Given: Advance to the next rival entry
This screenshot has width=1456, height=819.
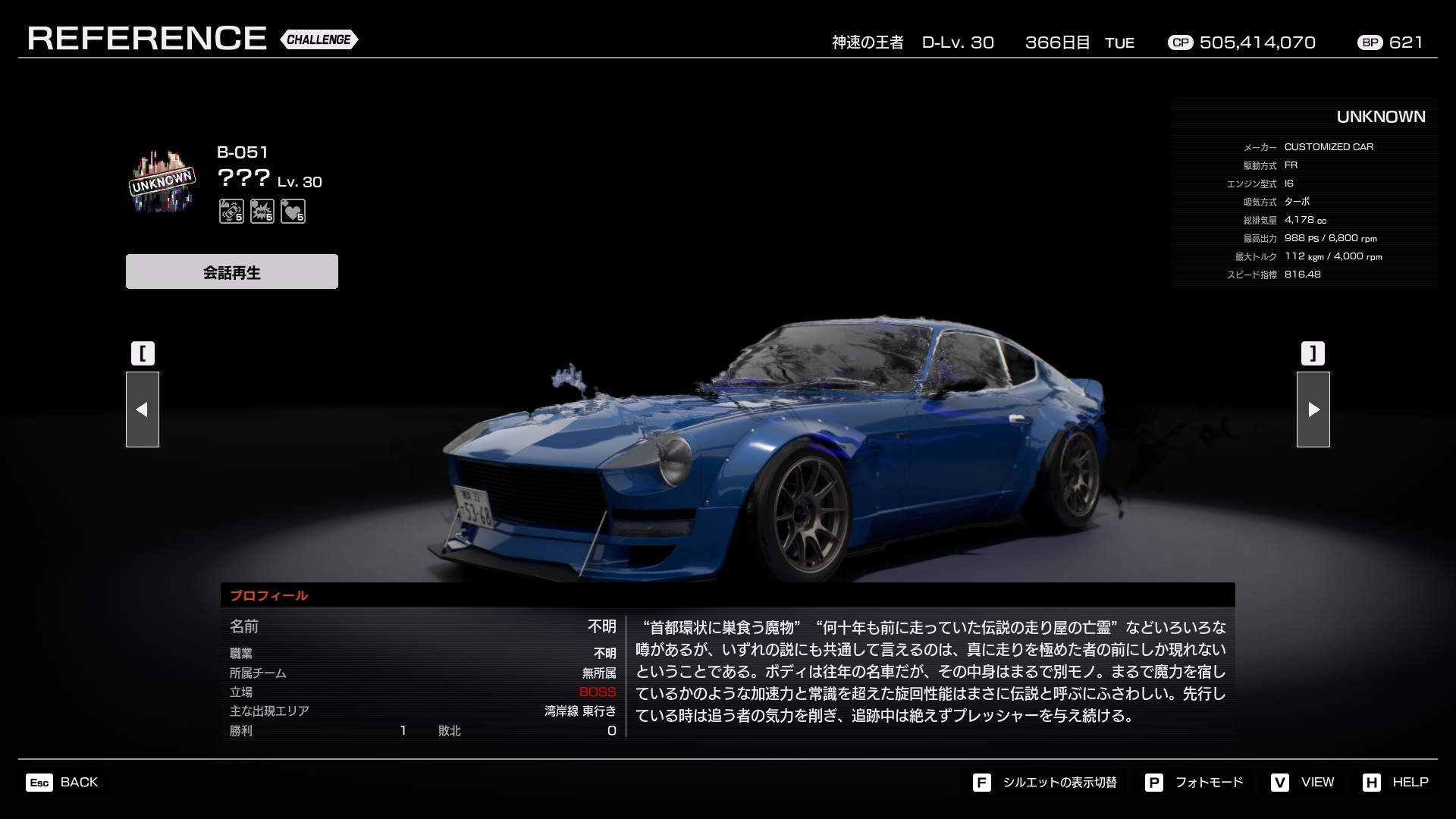Looking at the screenshot, I should pyautogui.click(x=1313, y=409).
